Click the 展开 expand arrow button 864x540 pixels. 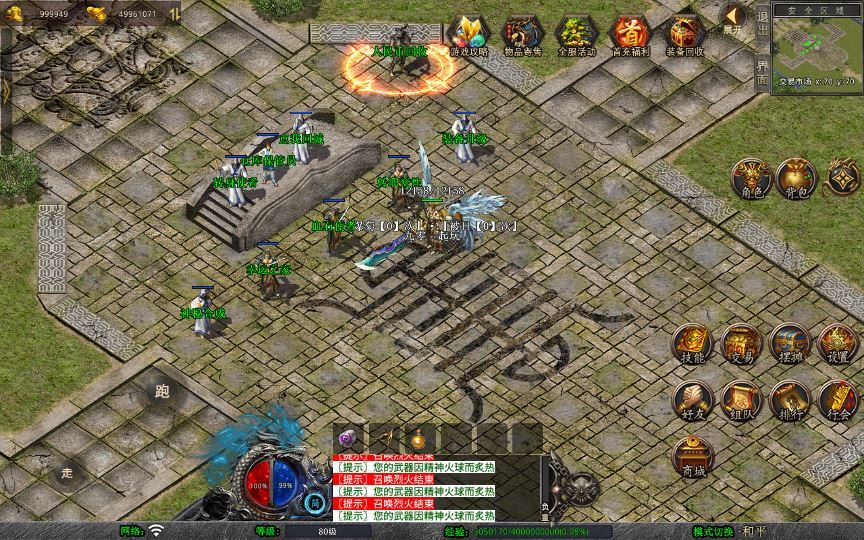click(734, 18)
